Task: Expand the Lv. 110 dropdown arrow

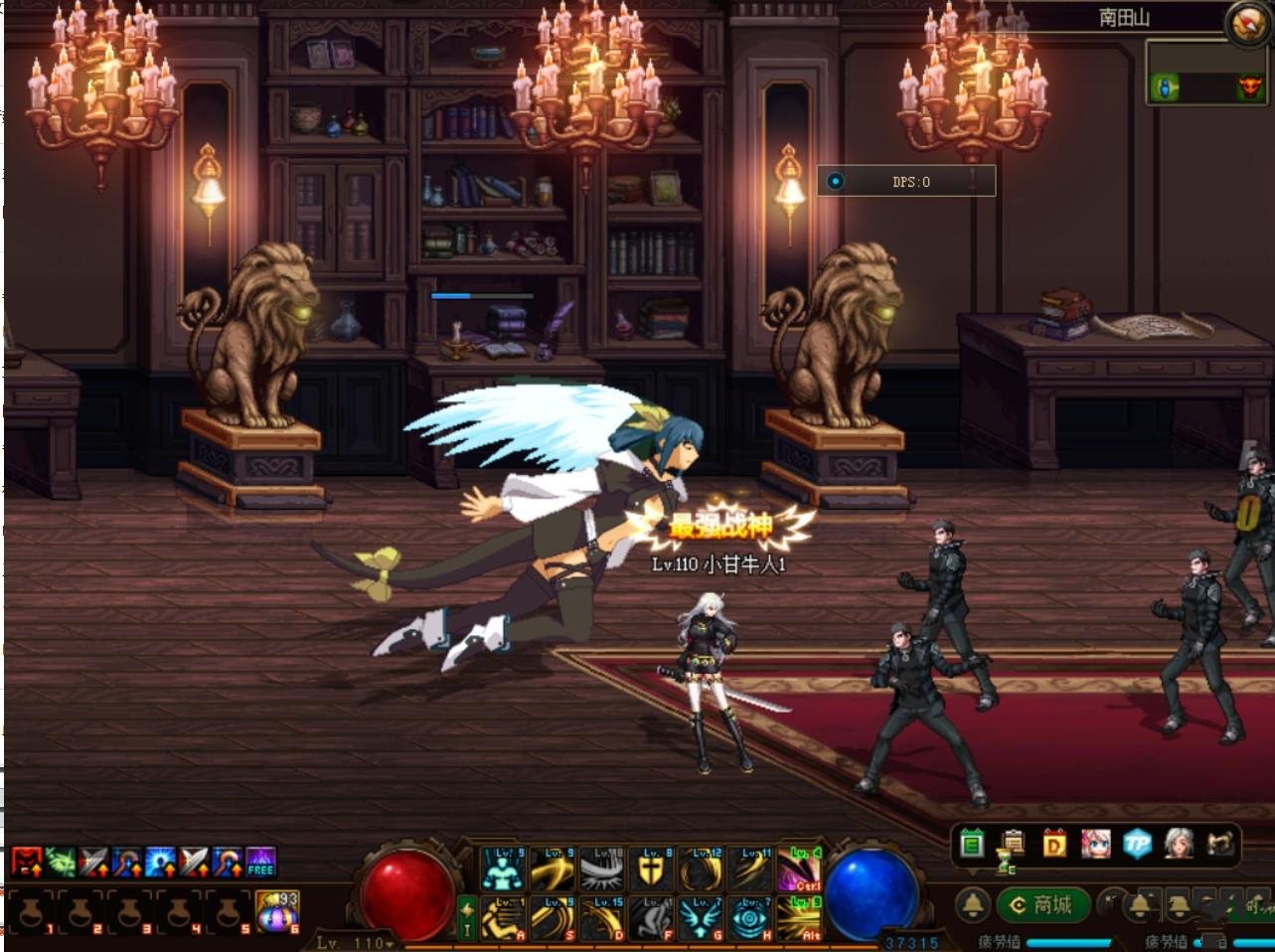Action: [391, 943]
